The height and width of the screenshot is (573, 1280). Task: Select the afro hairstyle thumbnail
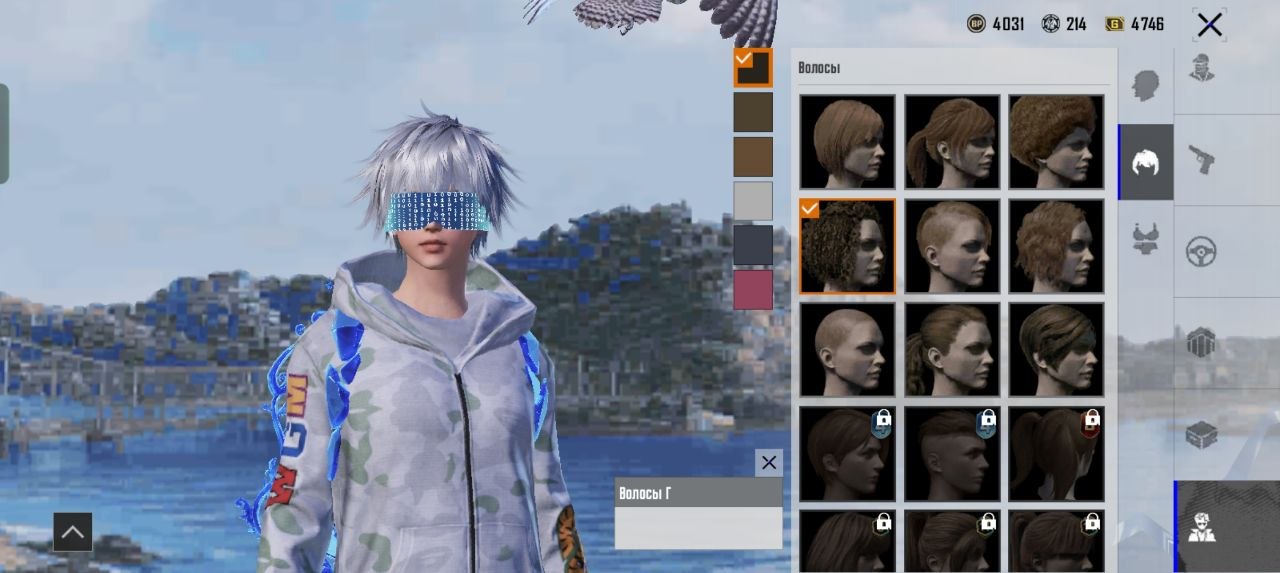(1056, 141)
